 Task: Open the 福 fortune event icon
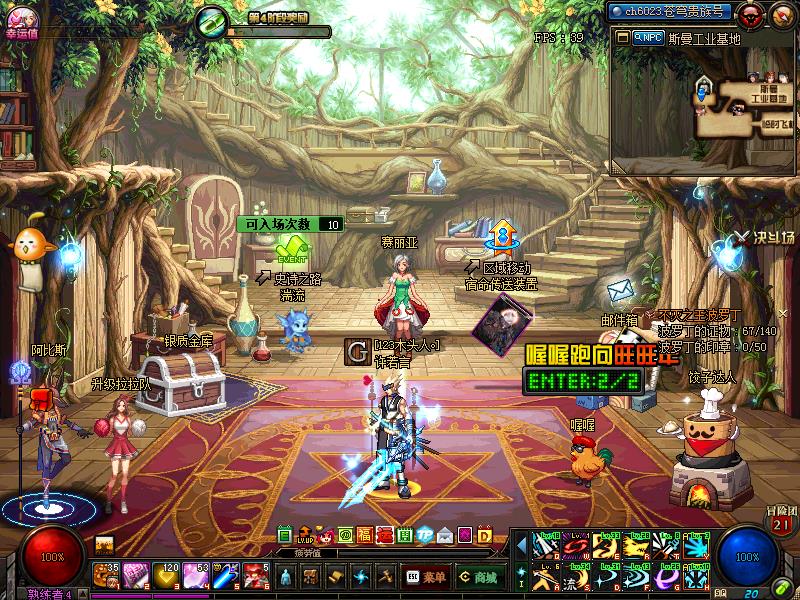(x=365, y=535)
